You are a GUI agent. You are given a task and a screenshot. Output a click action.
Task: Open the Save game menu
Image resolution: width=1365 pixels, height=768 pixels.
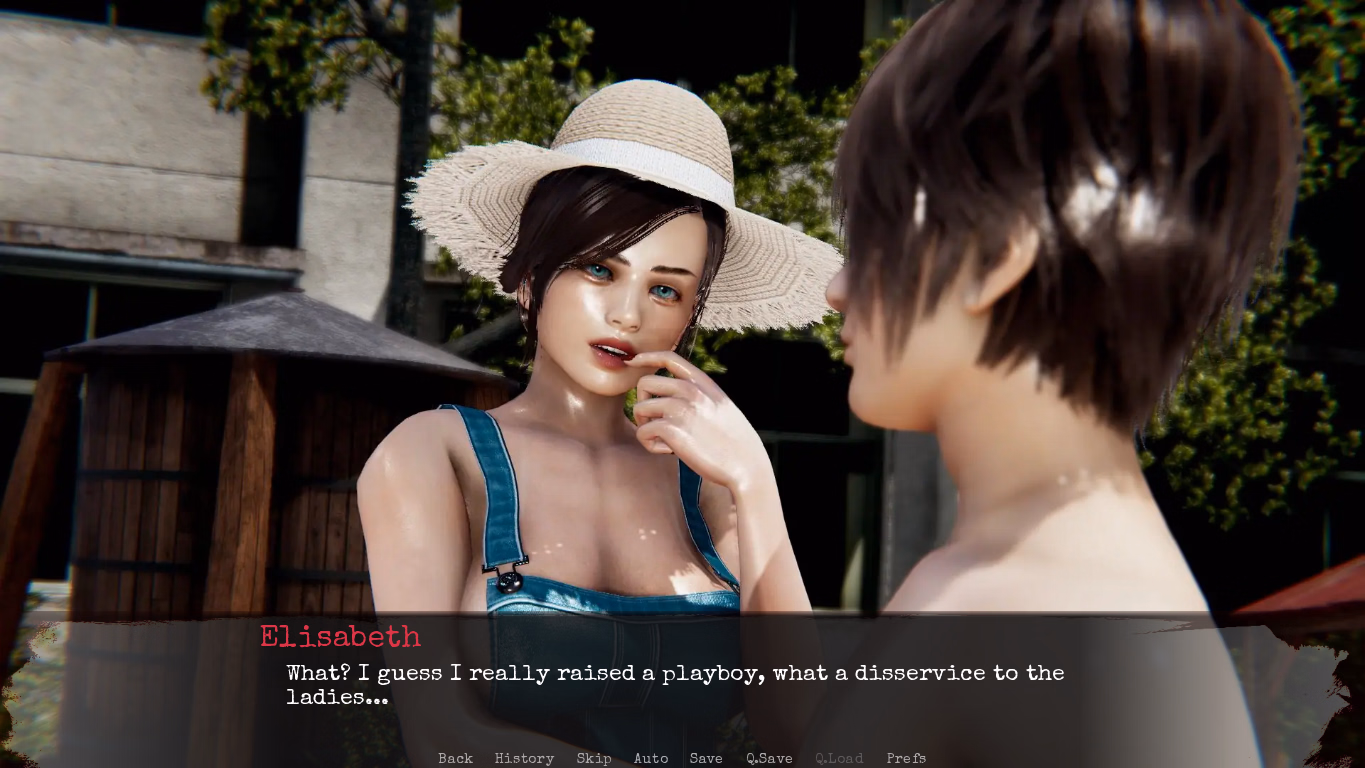(x=706, y=758)
